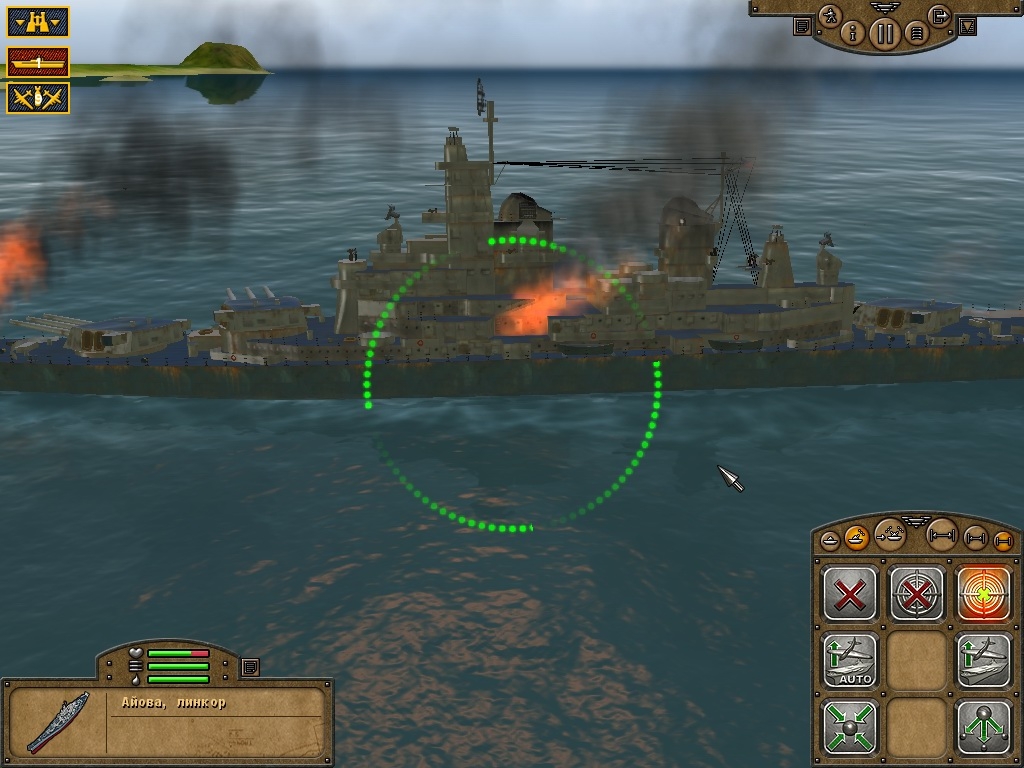The width and height of the screenshot is (1024, 768).
Task: Select the crossed-out crosshair cease fire button
Action: [x=917, y=594]
